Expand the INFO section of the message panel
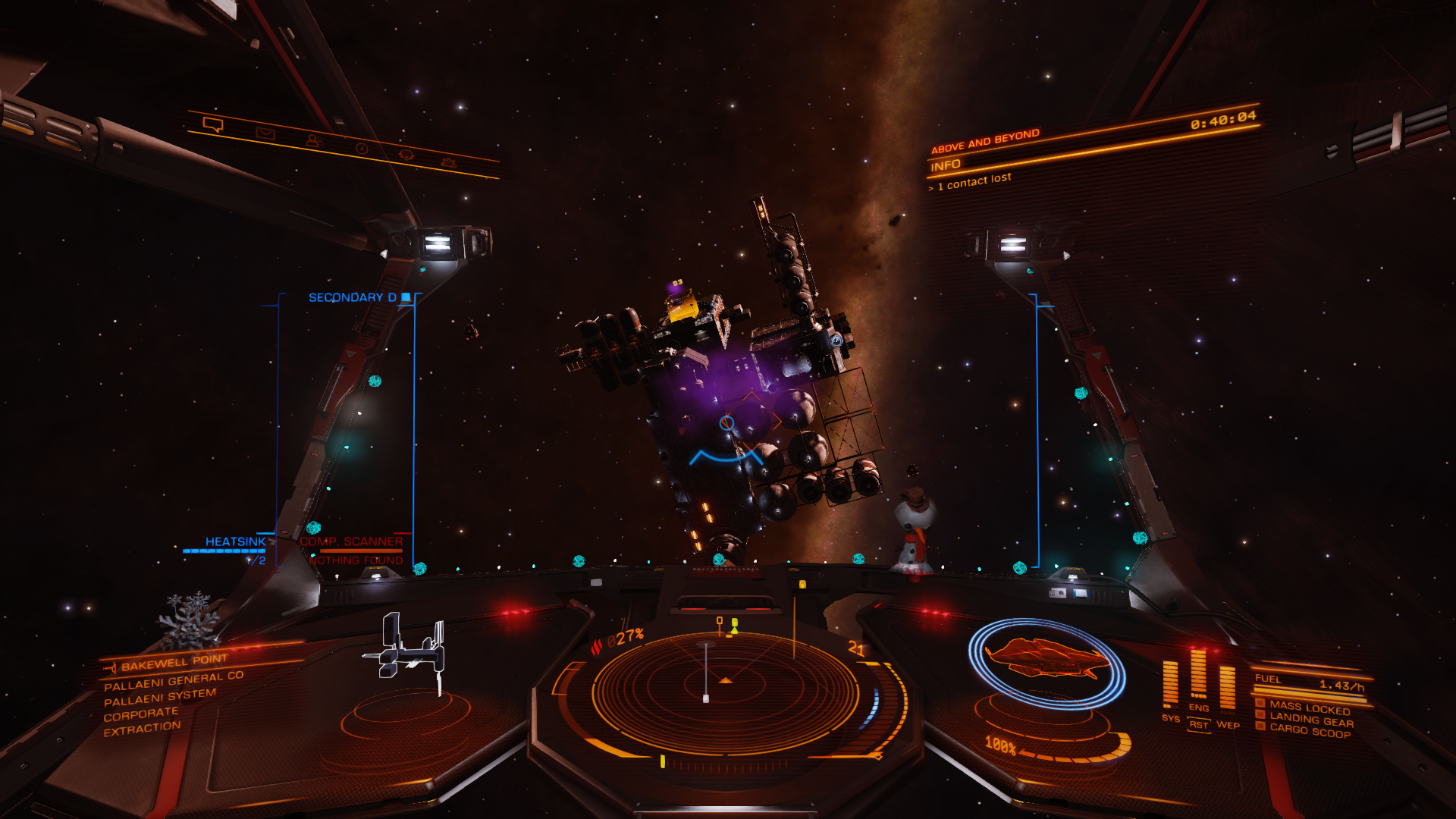Viewport: 1456px width, 819px height. click(x=944, y=165)
